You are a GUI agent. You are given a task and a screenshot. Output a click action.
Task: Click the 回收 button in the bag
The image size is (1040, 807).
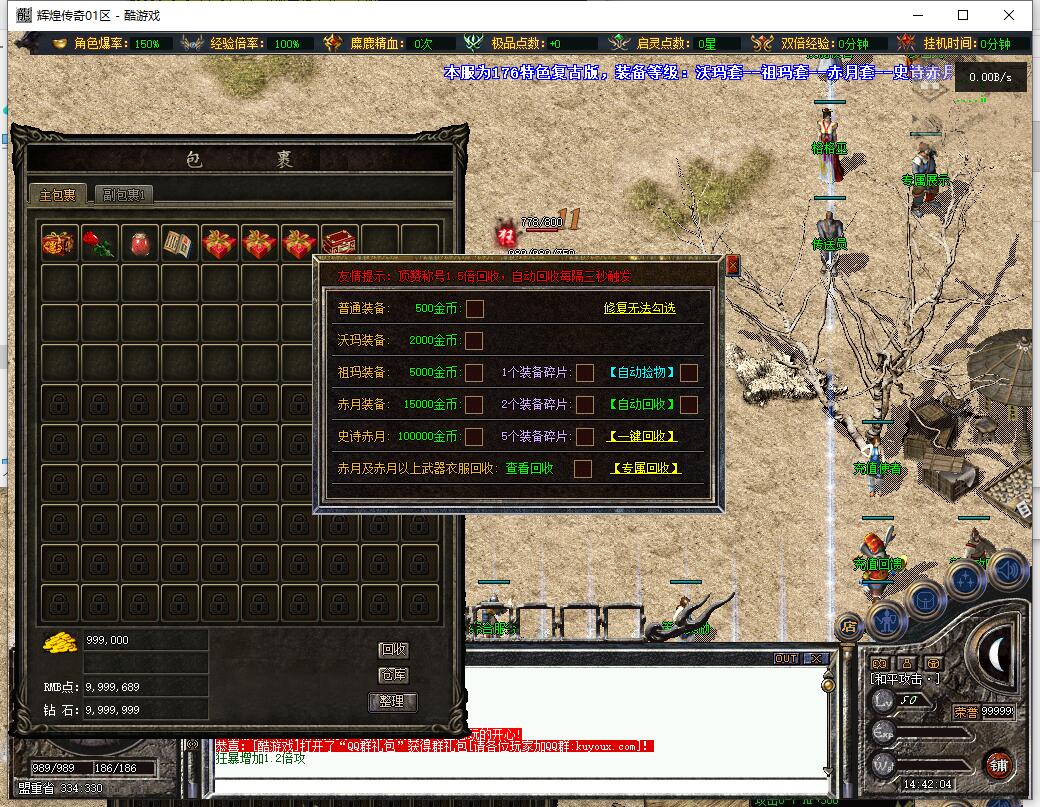(x=393, y=650)
